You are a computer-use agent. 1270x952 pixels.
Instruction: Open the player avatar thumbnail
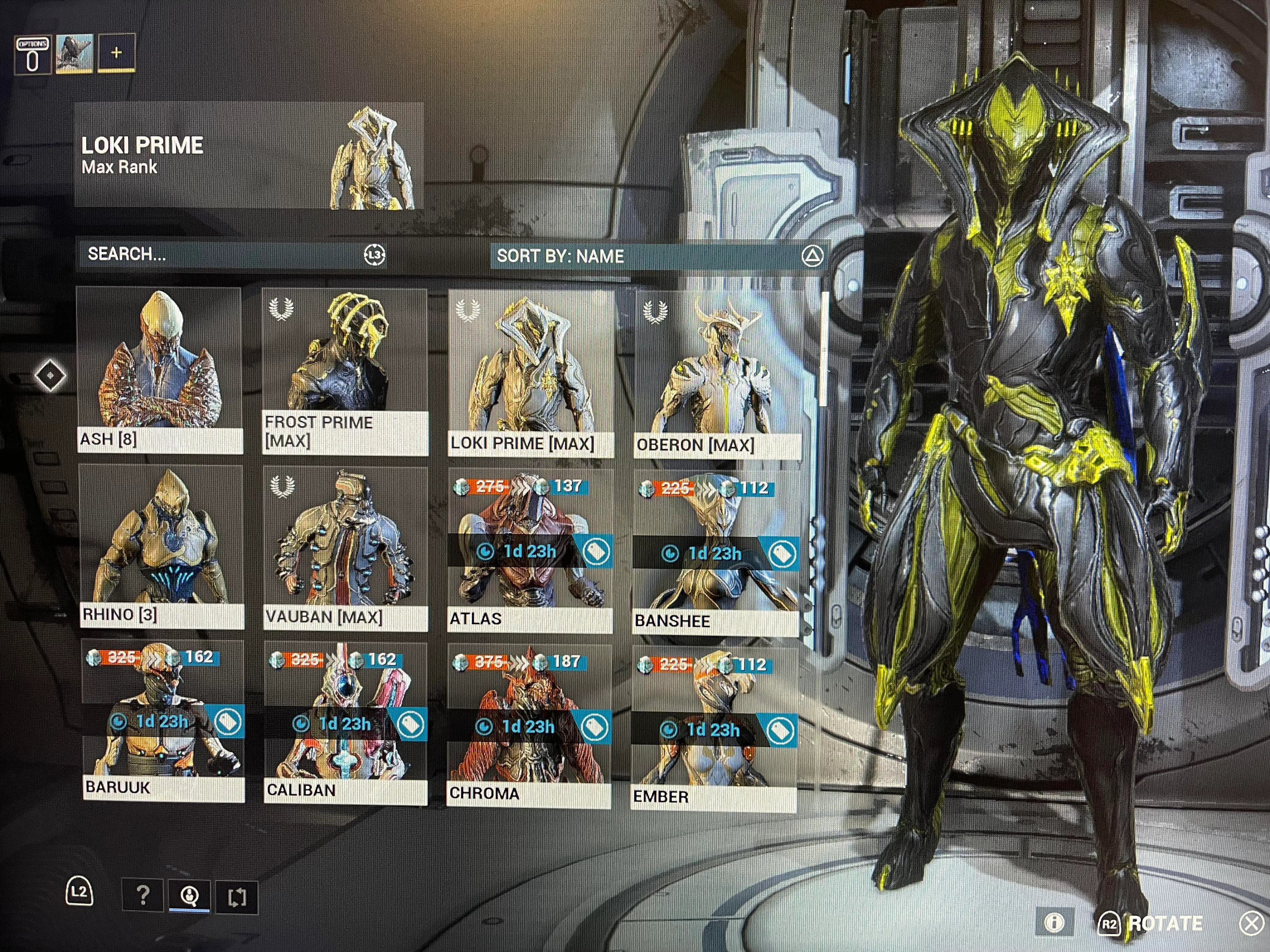74,53
